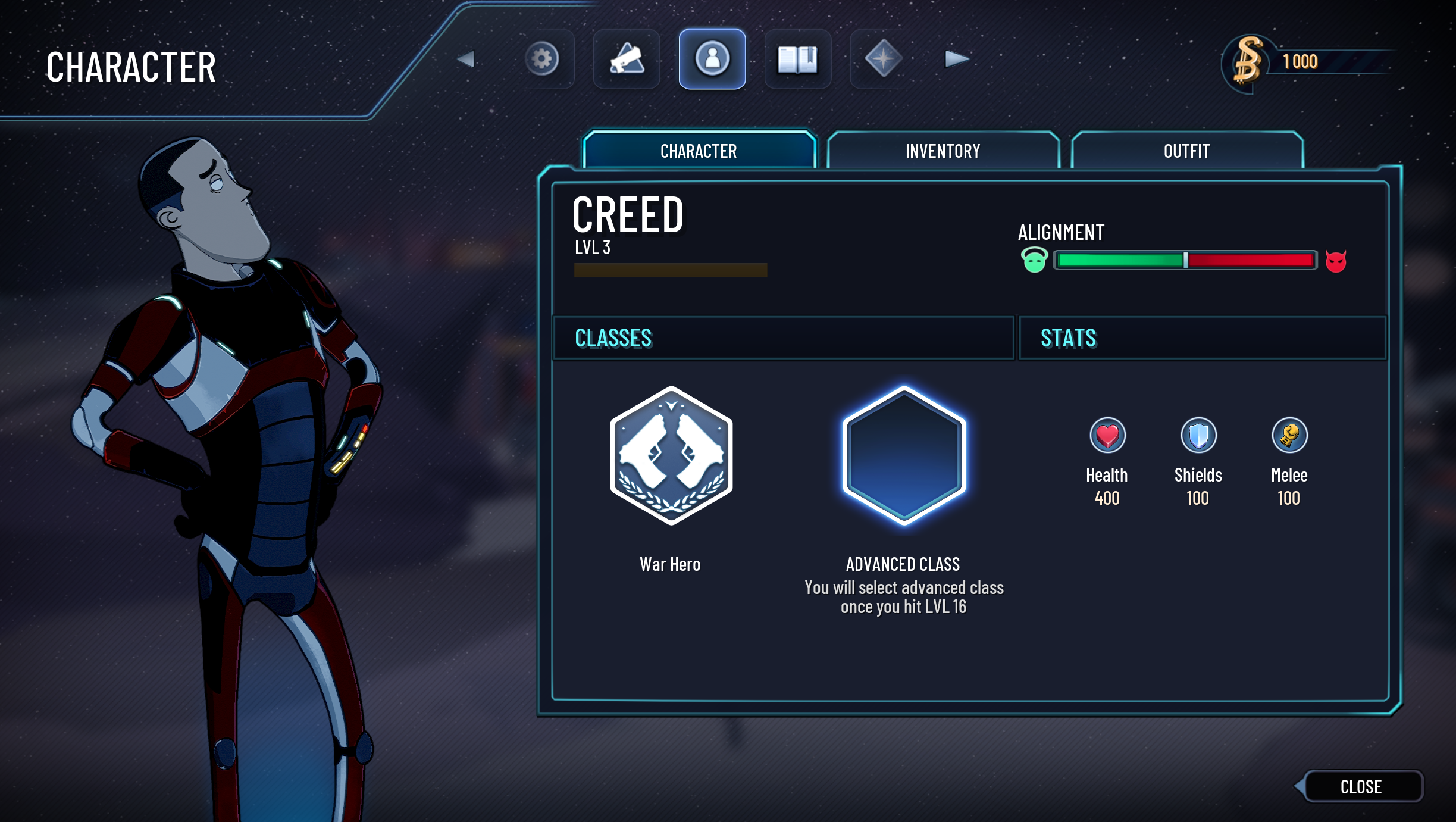Open the four-point star menu icon
The width and height of the screenshot is (1456, 822).
point(883,59)
